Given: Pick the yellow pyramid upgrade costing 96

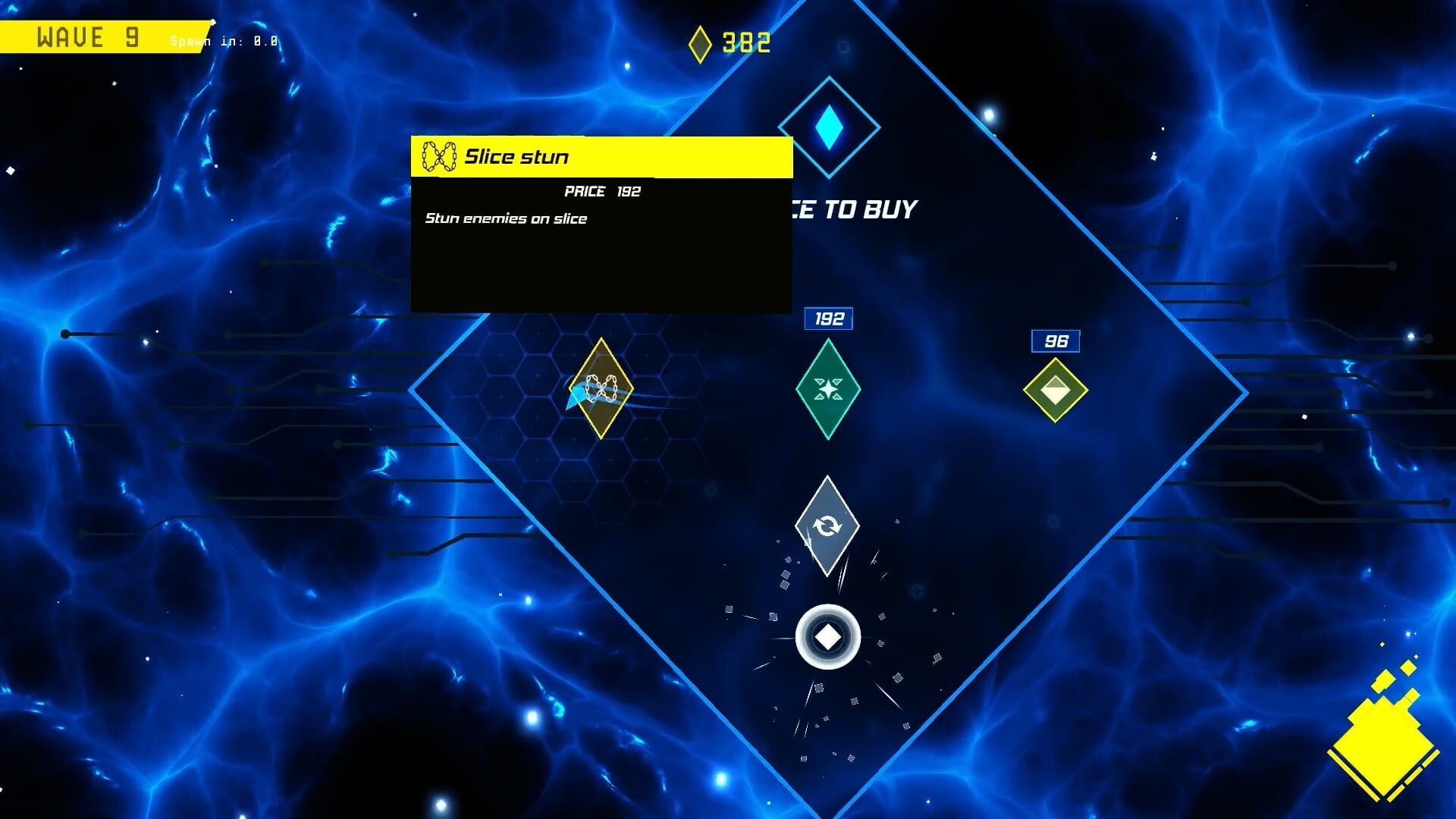Looking at the screenshot, I should click(1056, 391).
